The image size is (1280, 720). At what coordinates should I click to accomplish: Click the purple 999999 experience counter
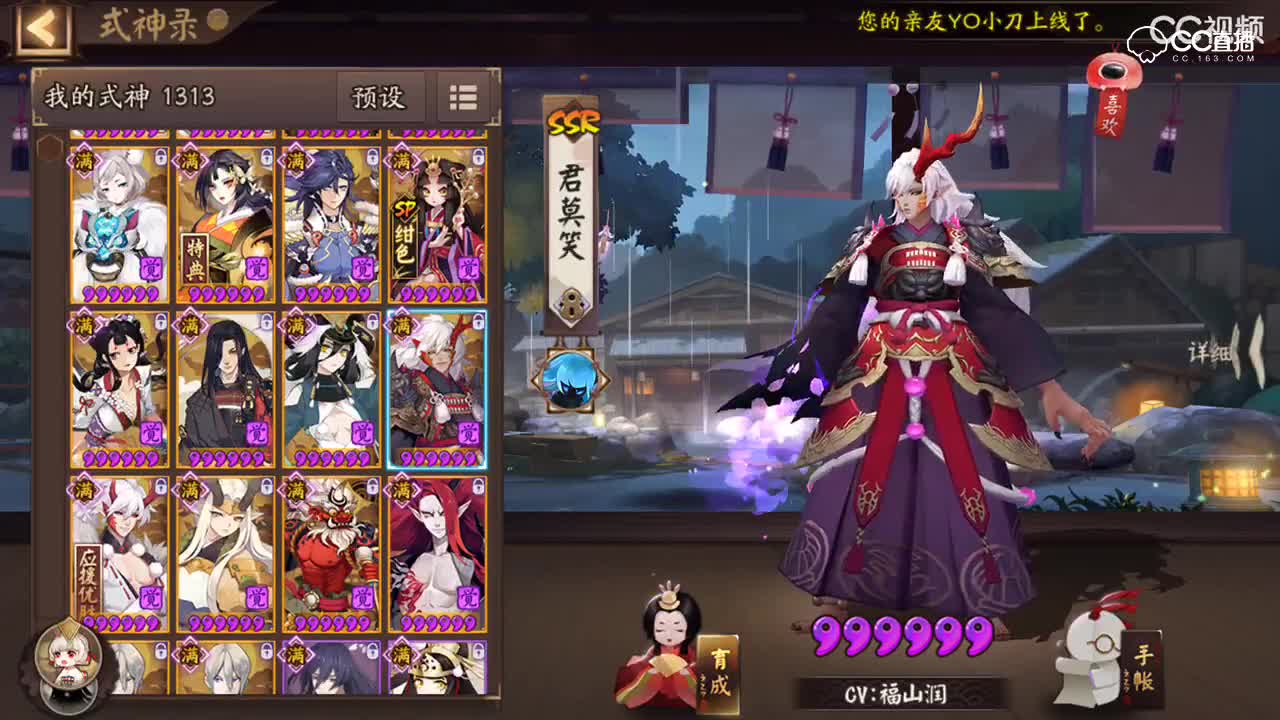point(905,637)
